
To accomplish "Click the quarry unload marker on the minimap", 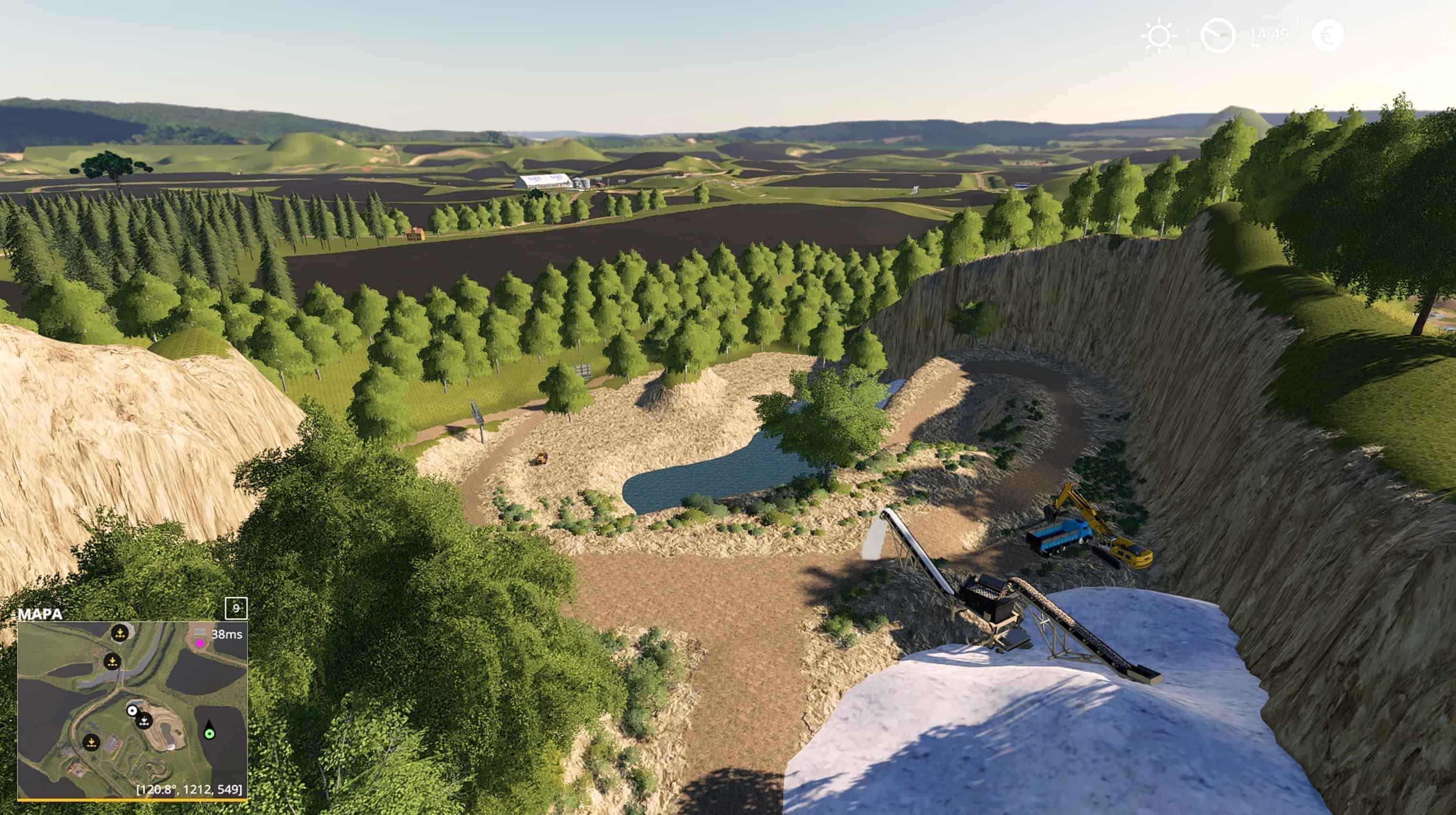I will pyautogui.click(x=144, y=722).
